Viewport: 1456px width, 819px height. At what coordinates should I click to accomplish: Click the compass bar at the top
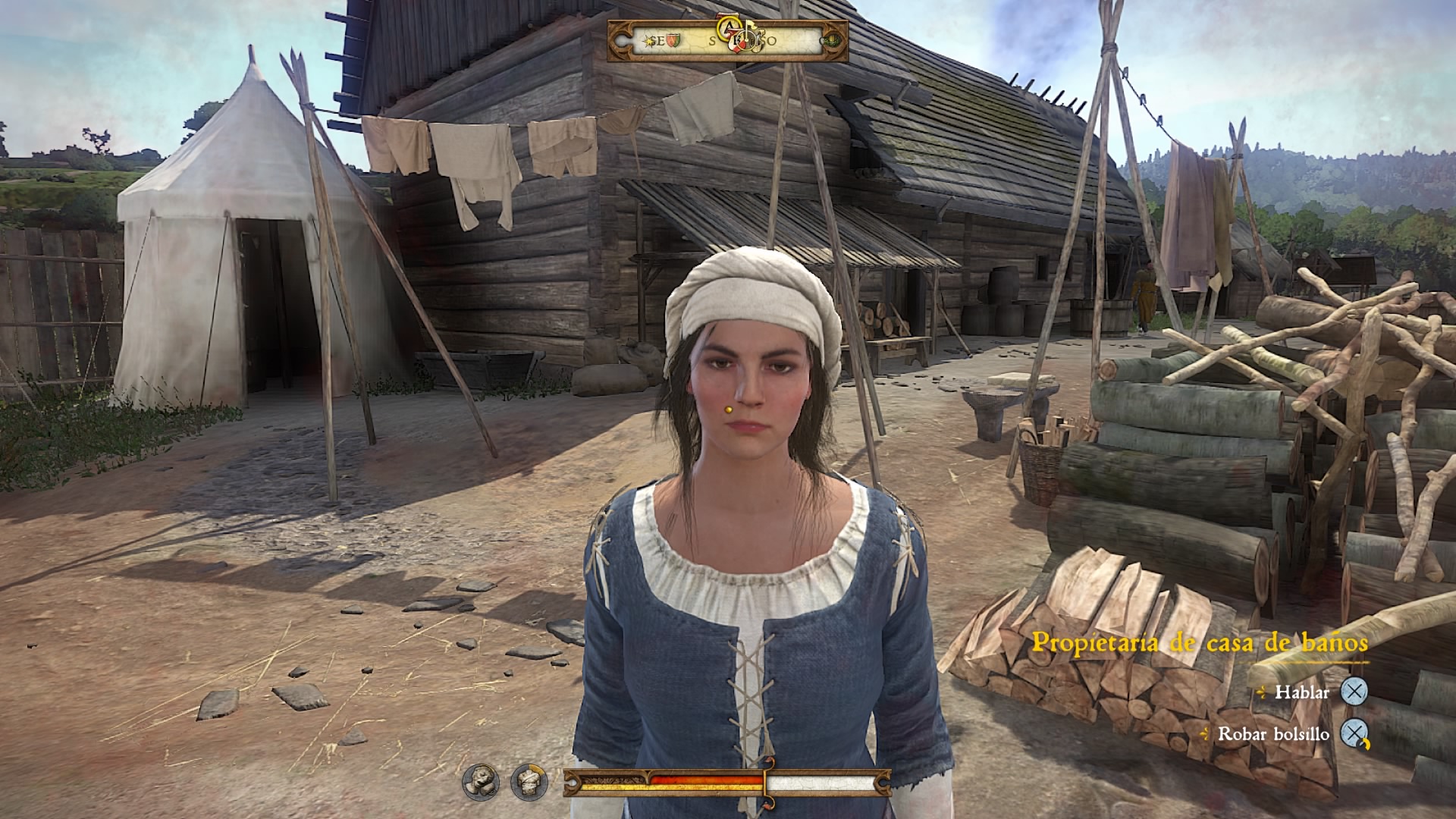point(727,41)
